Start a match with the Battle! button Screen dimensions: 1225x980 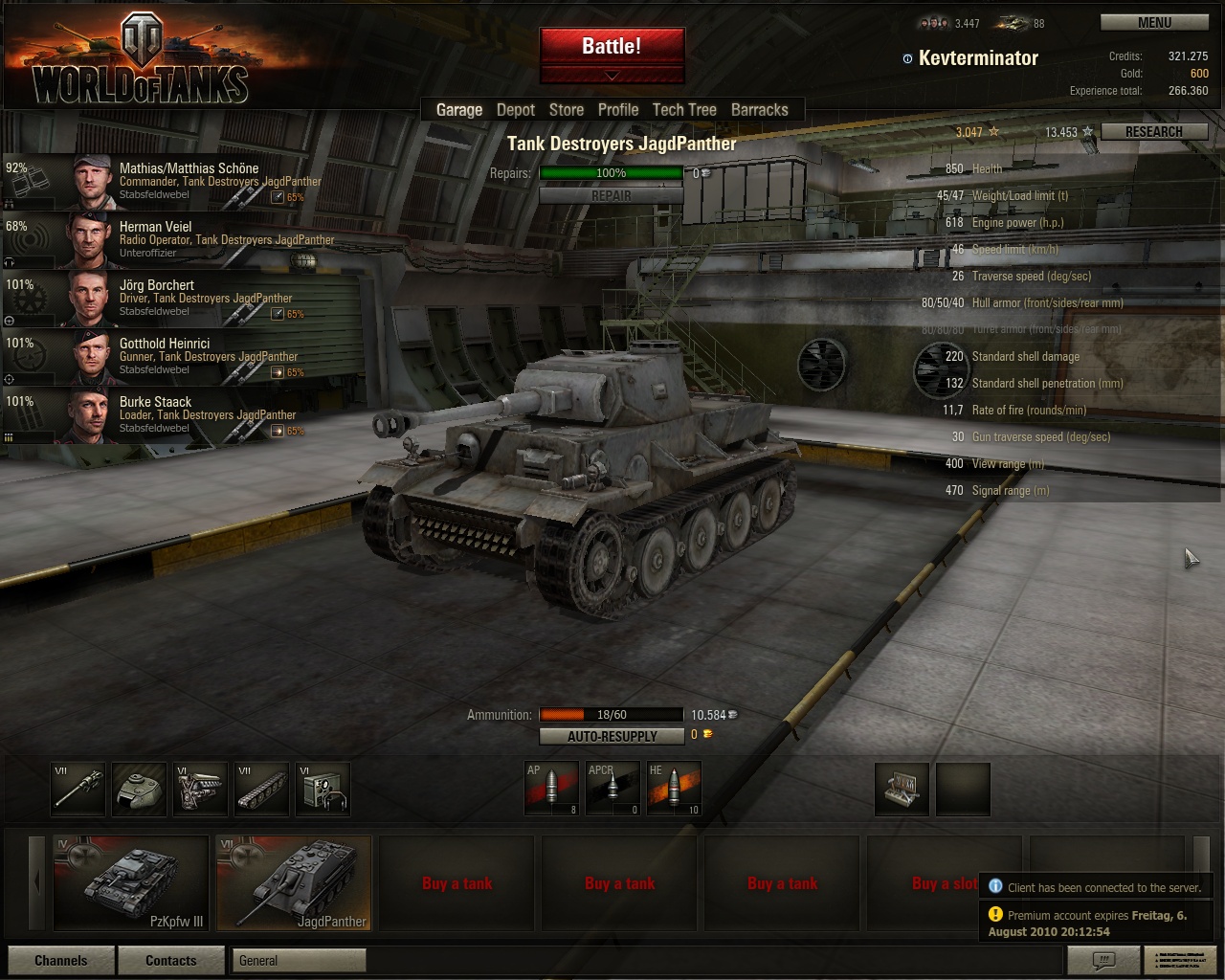pyautogui.click(x=612, y=46)
